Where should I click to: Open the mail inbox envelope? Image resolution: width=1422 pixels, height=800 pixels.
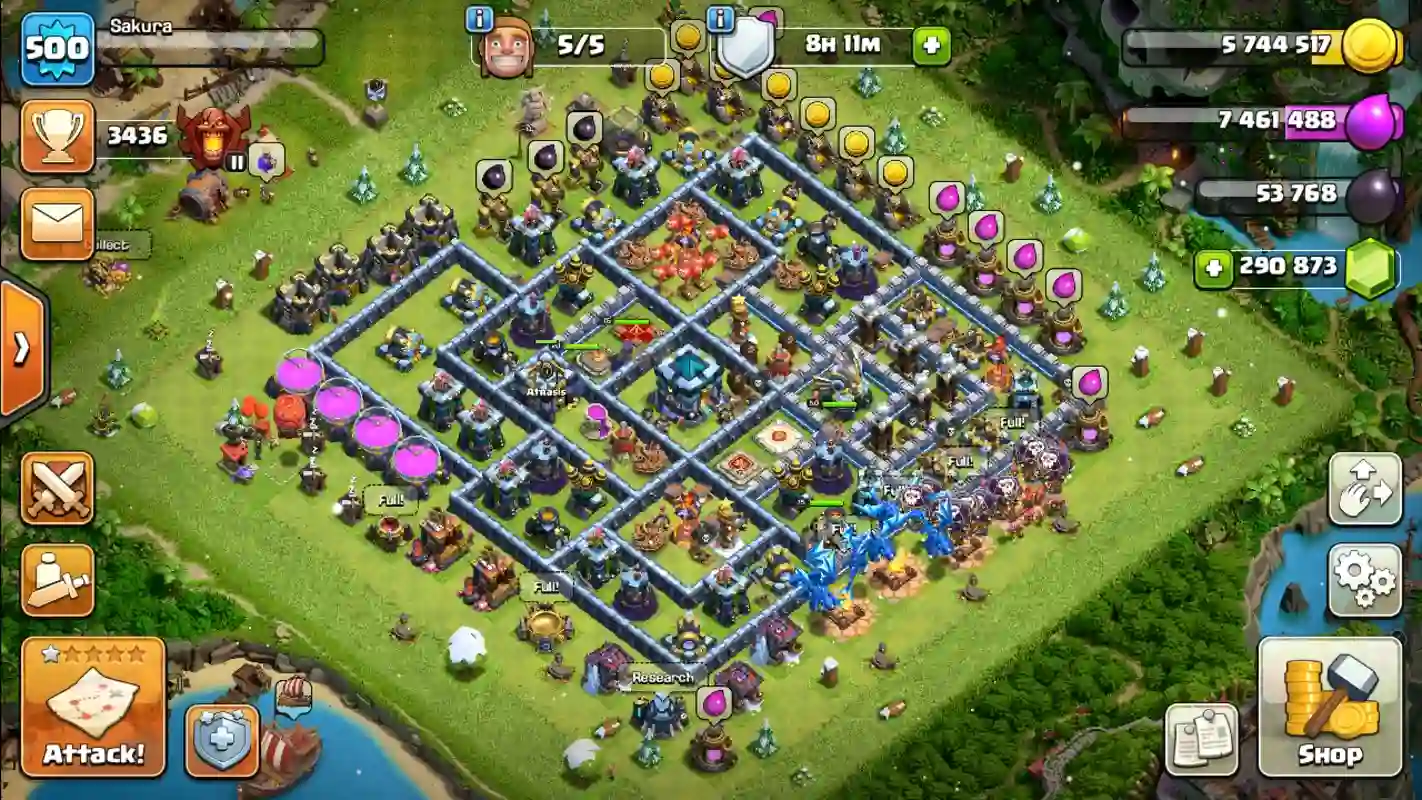57,224
